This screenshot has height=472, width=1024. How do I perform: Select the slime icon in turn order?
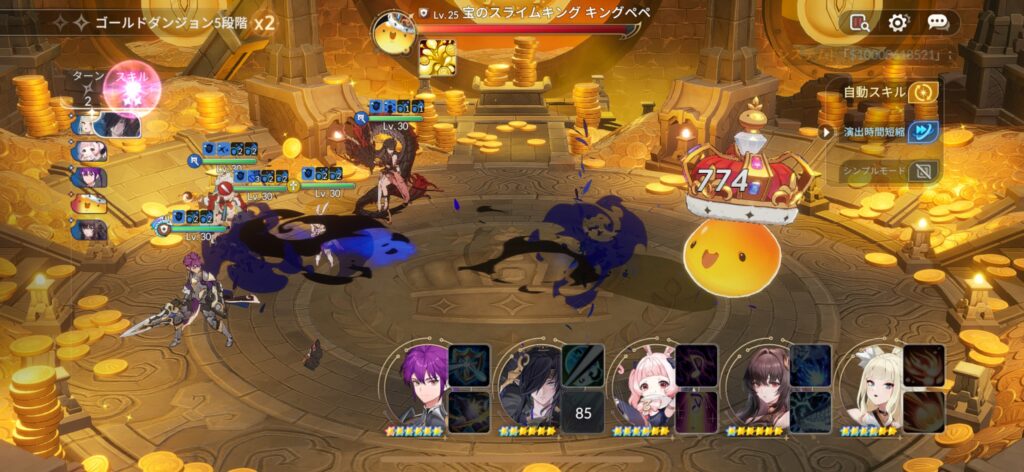pyautogui.click(x=89, y=203)
